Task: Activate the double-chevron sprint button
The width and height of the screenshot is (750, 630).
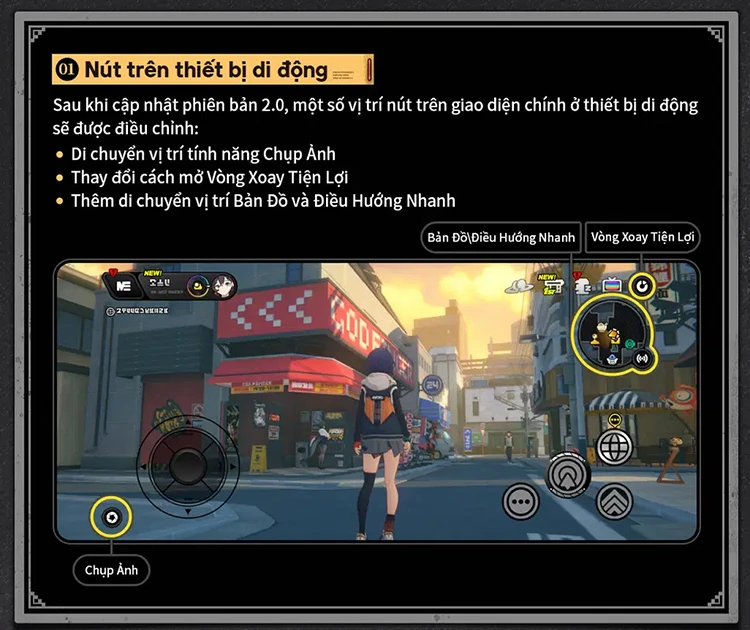Action: click(614, 499)
